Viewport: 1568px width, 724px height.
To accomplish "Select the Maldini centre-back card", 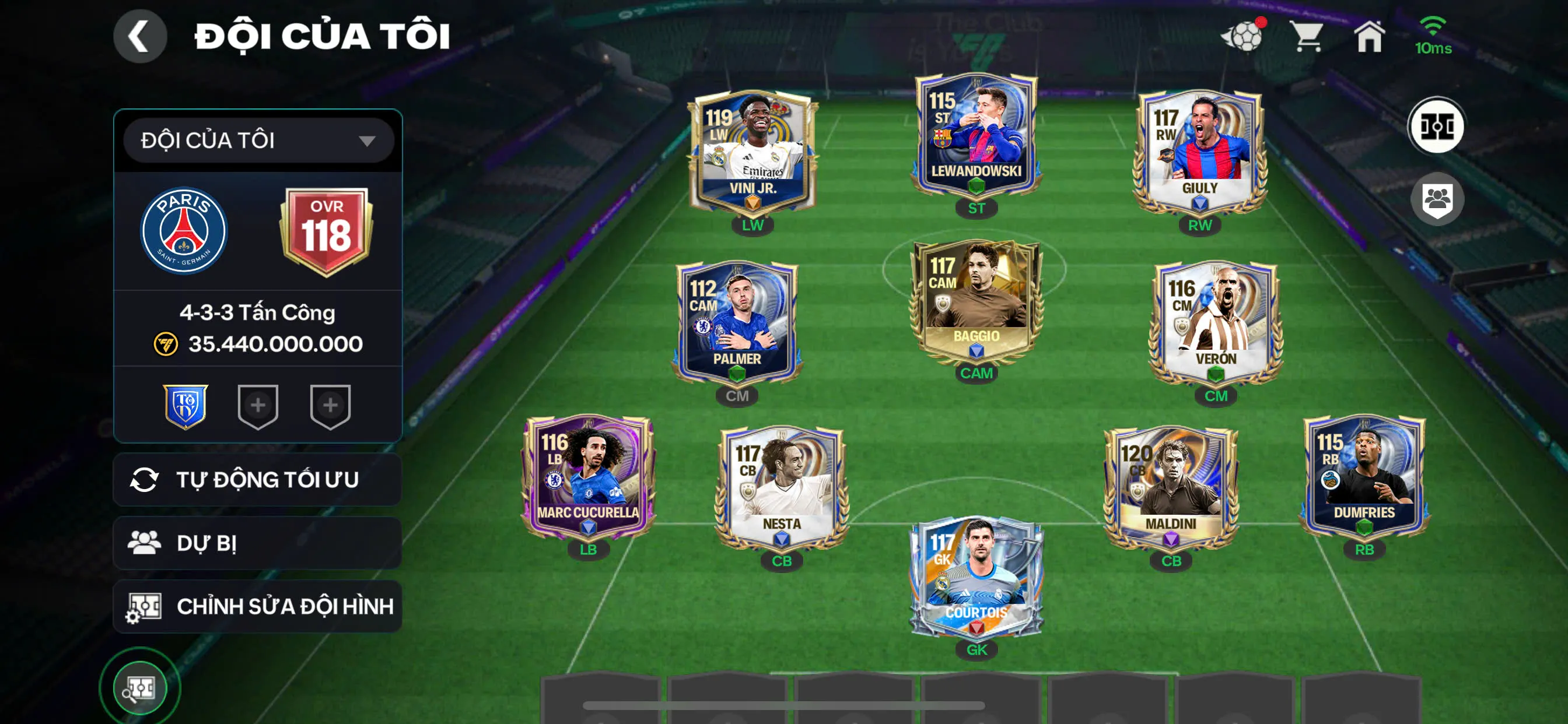I will [1171, 487].
